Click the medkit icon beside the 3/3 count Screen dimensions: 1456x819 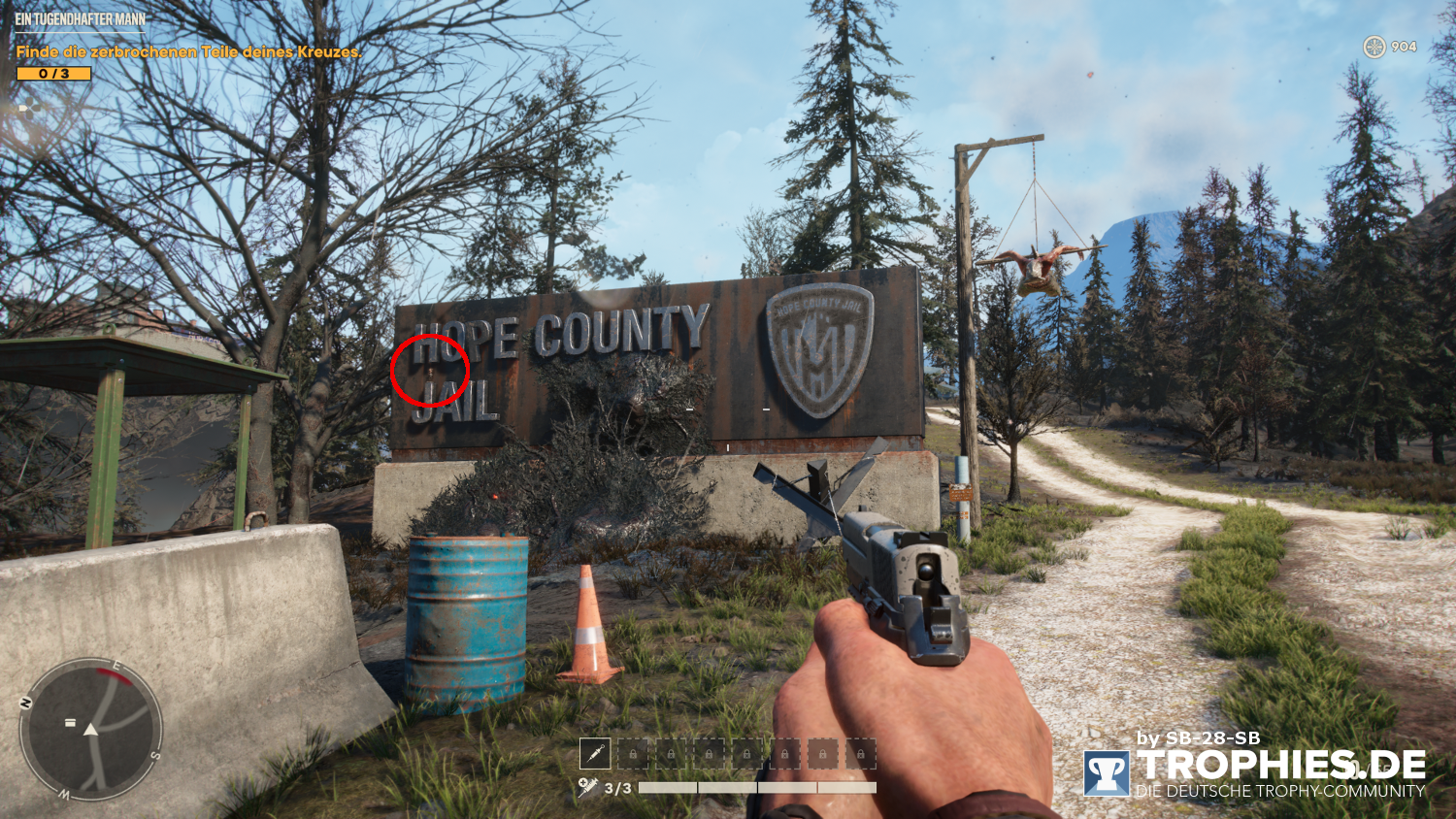(x=587, y=787)
